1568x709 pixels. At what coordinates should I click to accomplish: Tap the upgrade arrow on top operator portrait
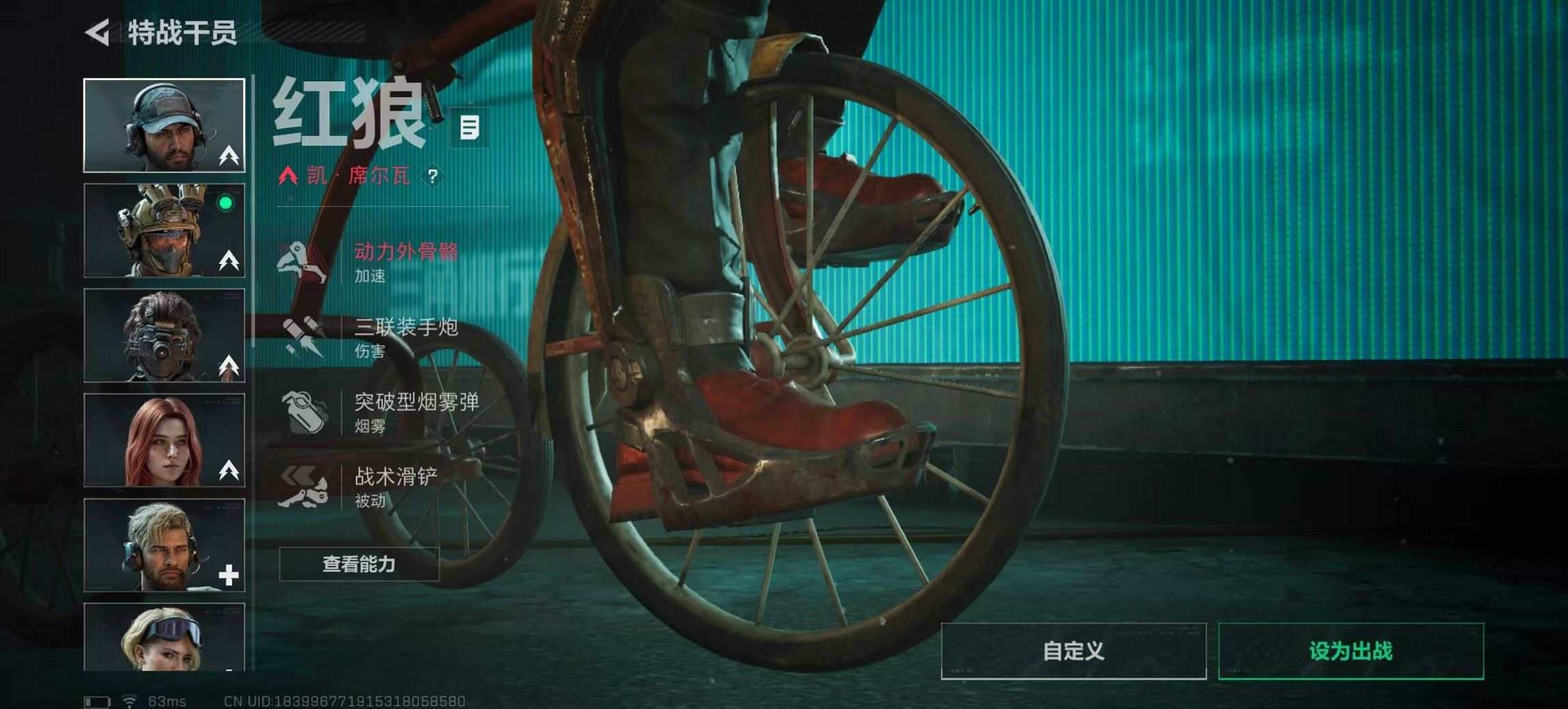[228, 157]
